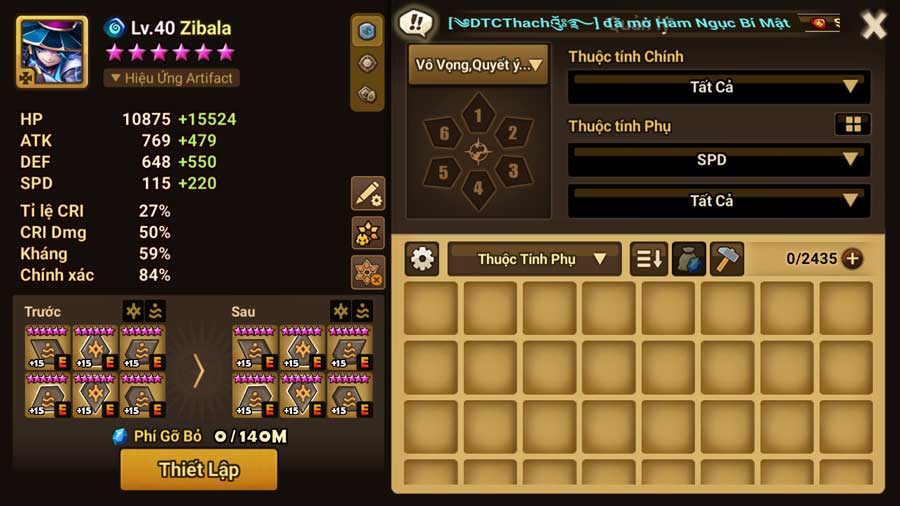Viewport: 900px width, 506px height.
Task: Click the Thiết Lập button
Action: click(198, 469)
